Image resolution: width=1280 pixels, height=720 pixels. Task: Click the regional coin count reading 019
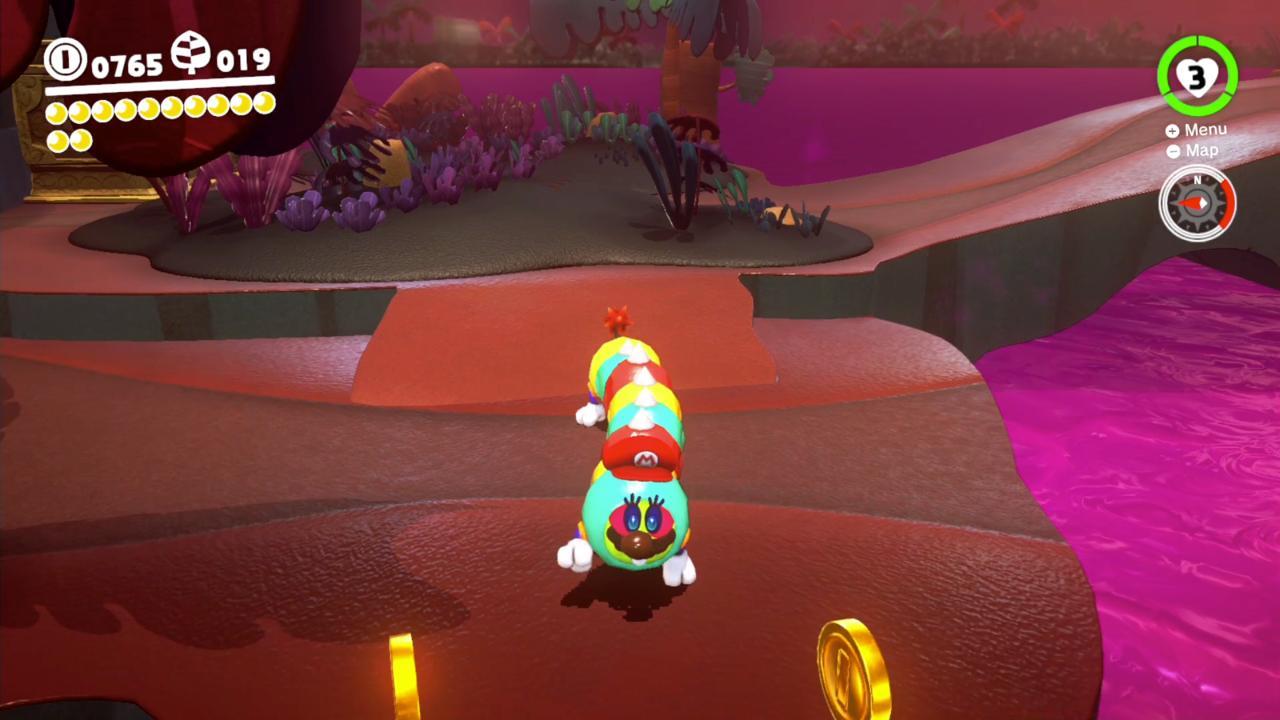coord(244,59)
